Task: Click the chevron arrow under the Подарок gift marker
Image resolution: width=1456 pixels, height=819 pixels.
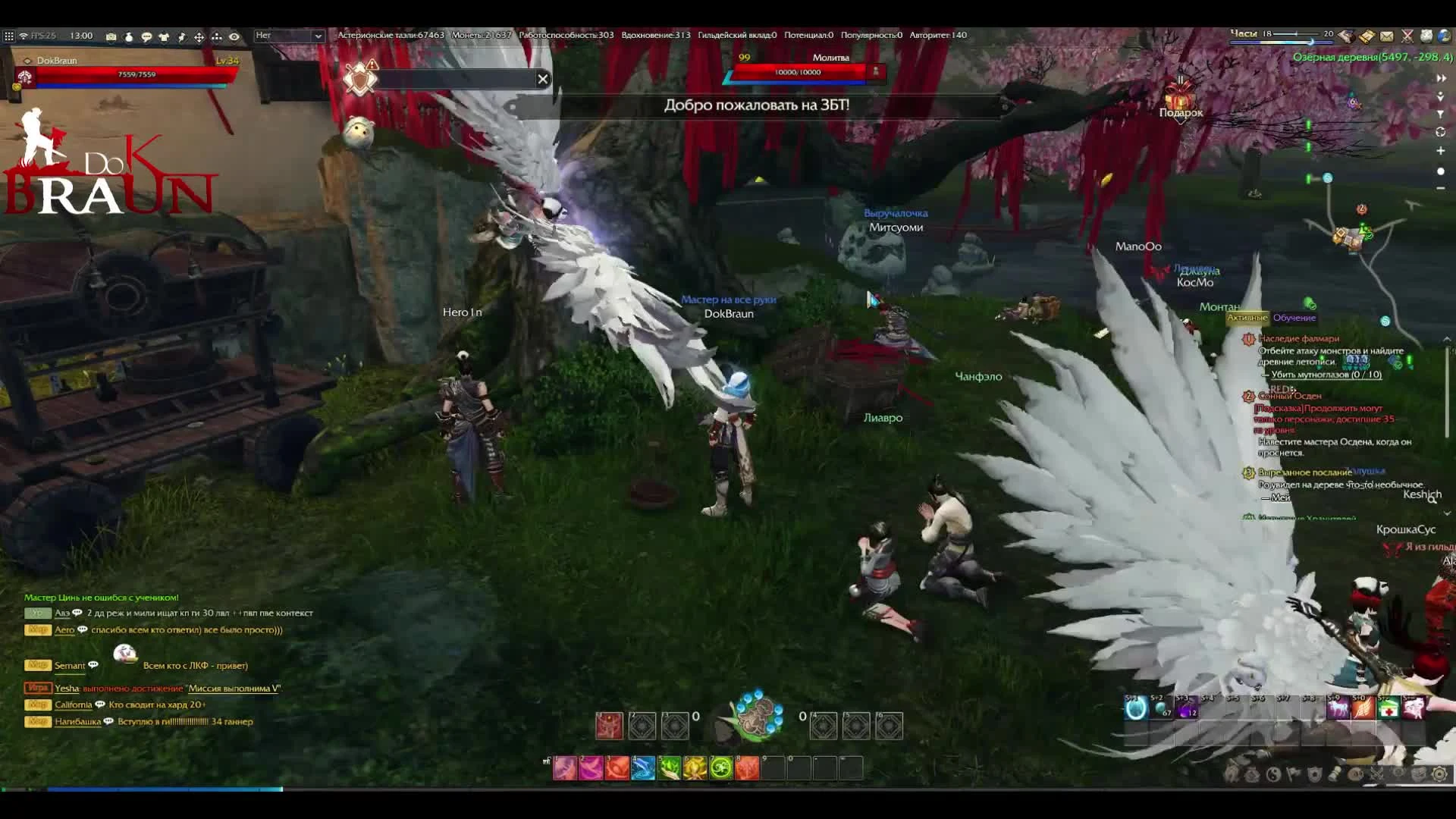Action: [1181, 121]
